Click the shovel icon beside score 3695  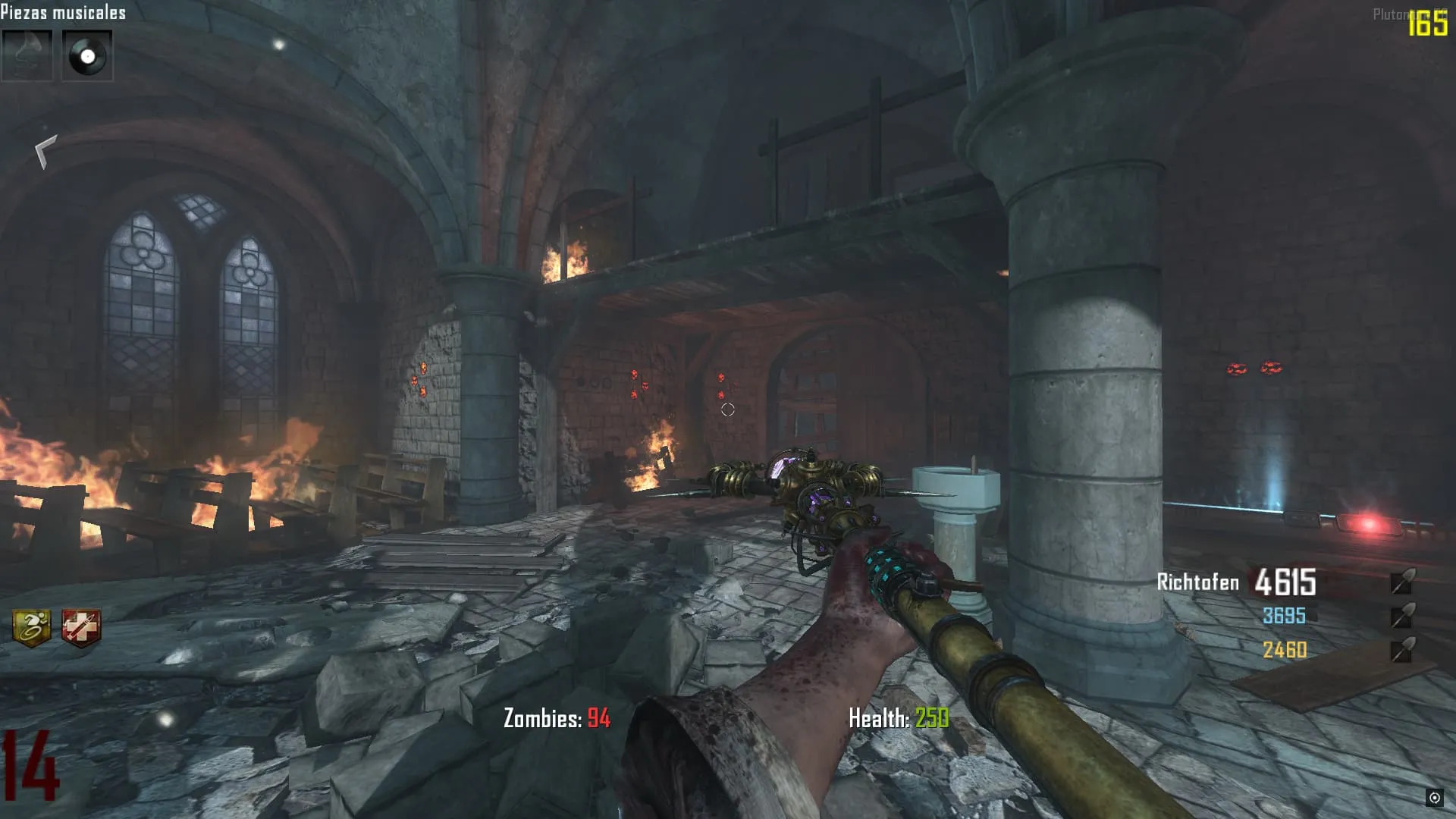point(1403,615)
